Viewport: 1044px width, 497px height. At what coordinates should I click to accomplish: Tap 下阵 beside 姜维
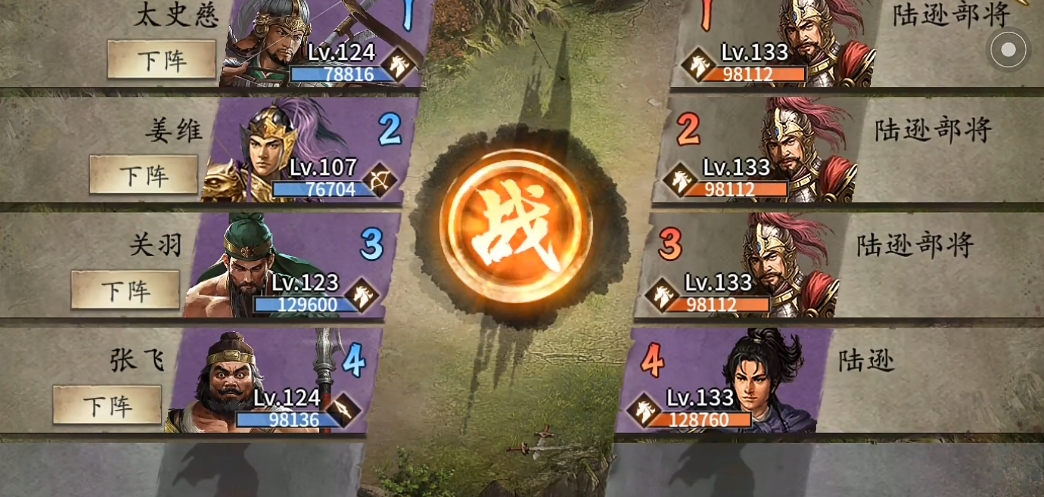(x=143, y=175)
